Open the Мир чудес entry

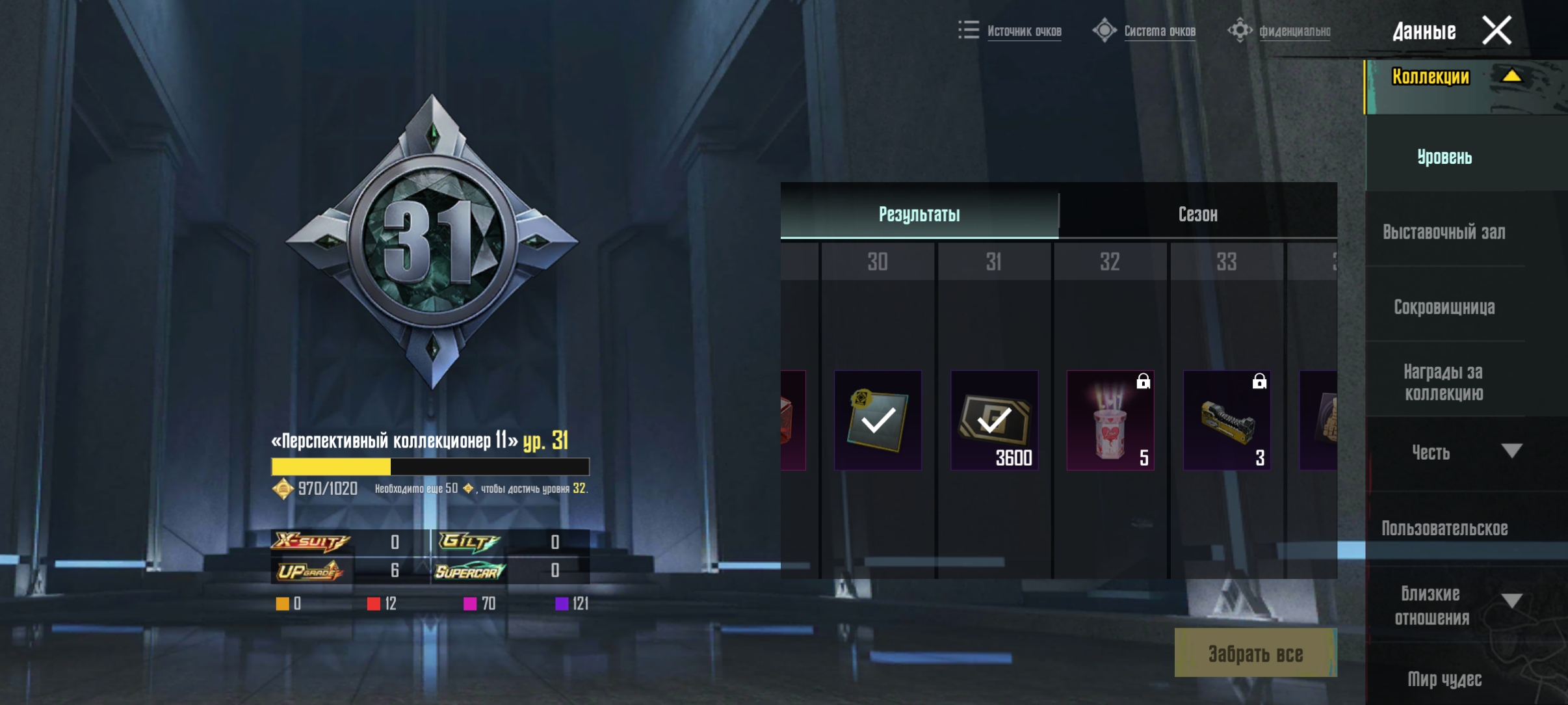[x=1444, y=679]
